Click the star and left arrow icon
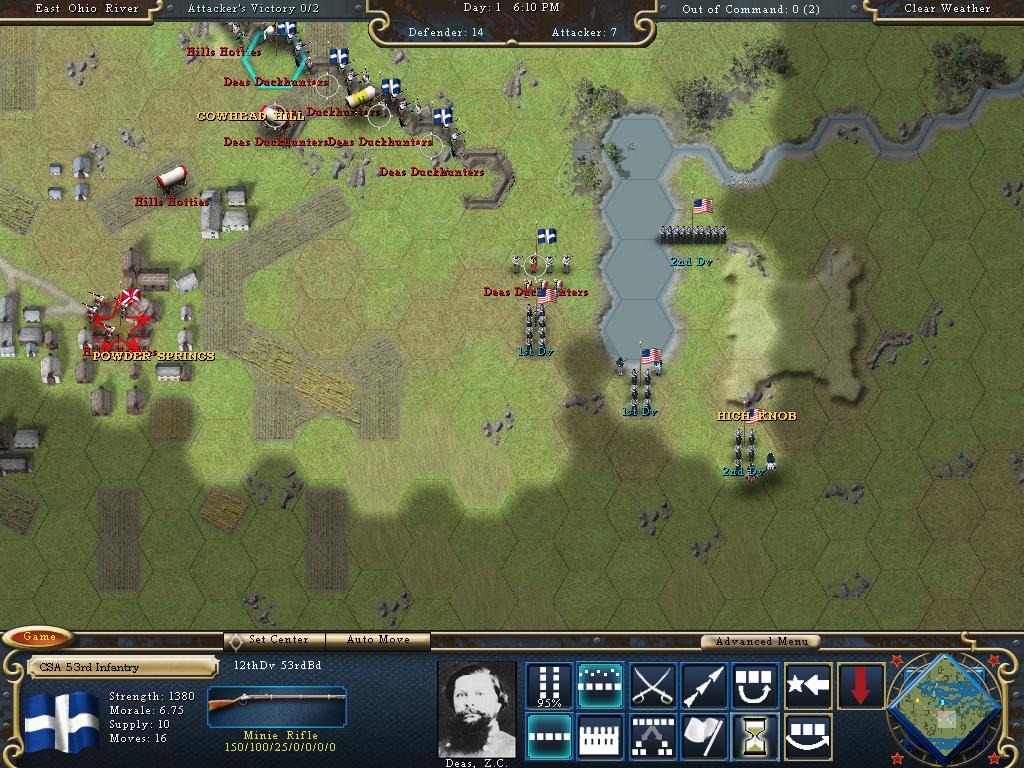Image resolution: width=1024 pixels, height=768 pixels. point(808,685)
